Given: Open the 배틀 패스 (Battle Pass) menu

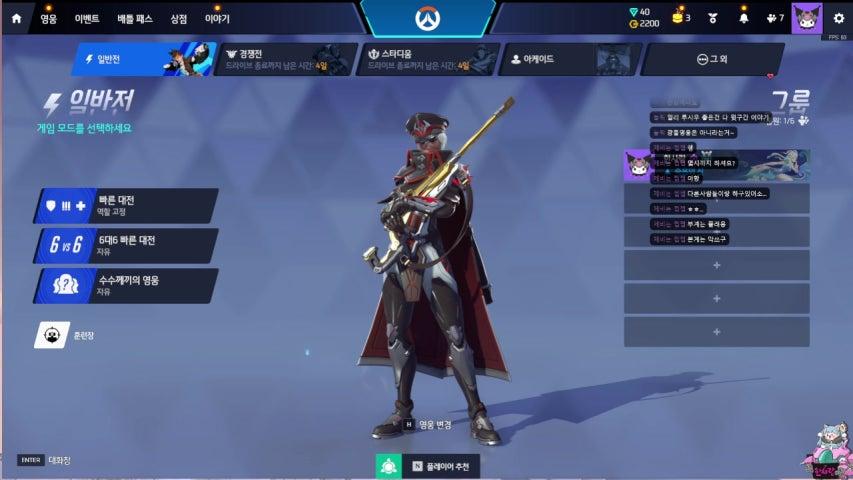Looking at the screenshot, I should pyautogui.click(x=134, y=18).
